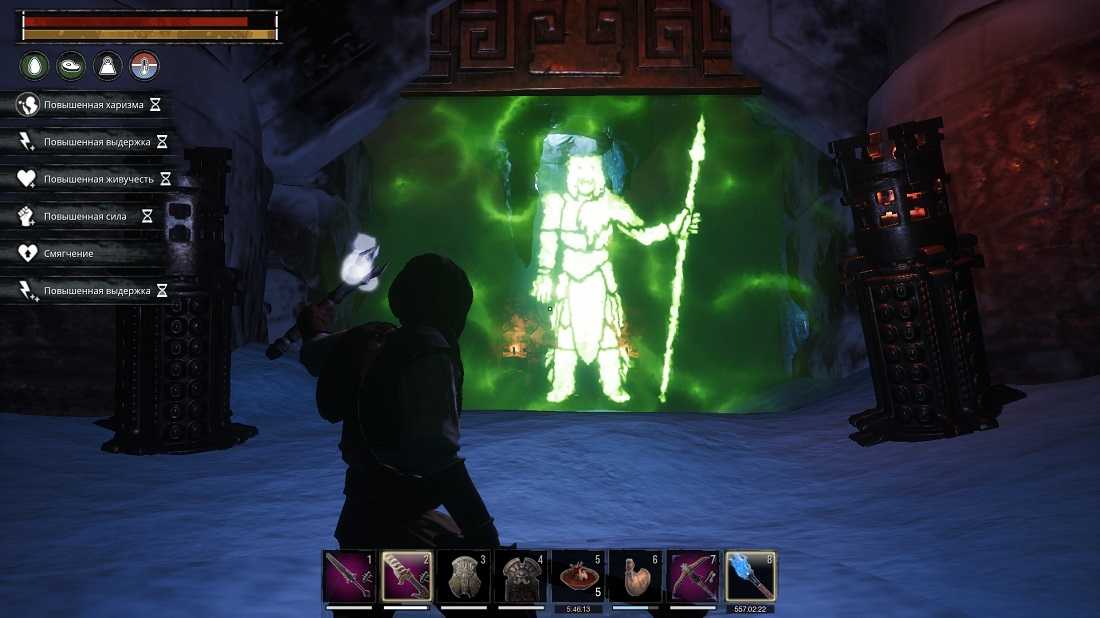Click the egg status icon
The height and width of the screenshot is (618, 1100).
pos(34,66)
